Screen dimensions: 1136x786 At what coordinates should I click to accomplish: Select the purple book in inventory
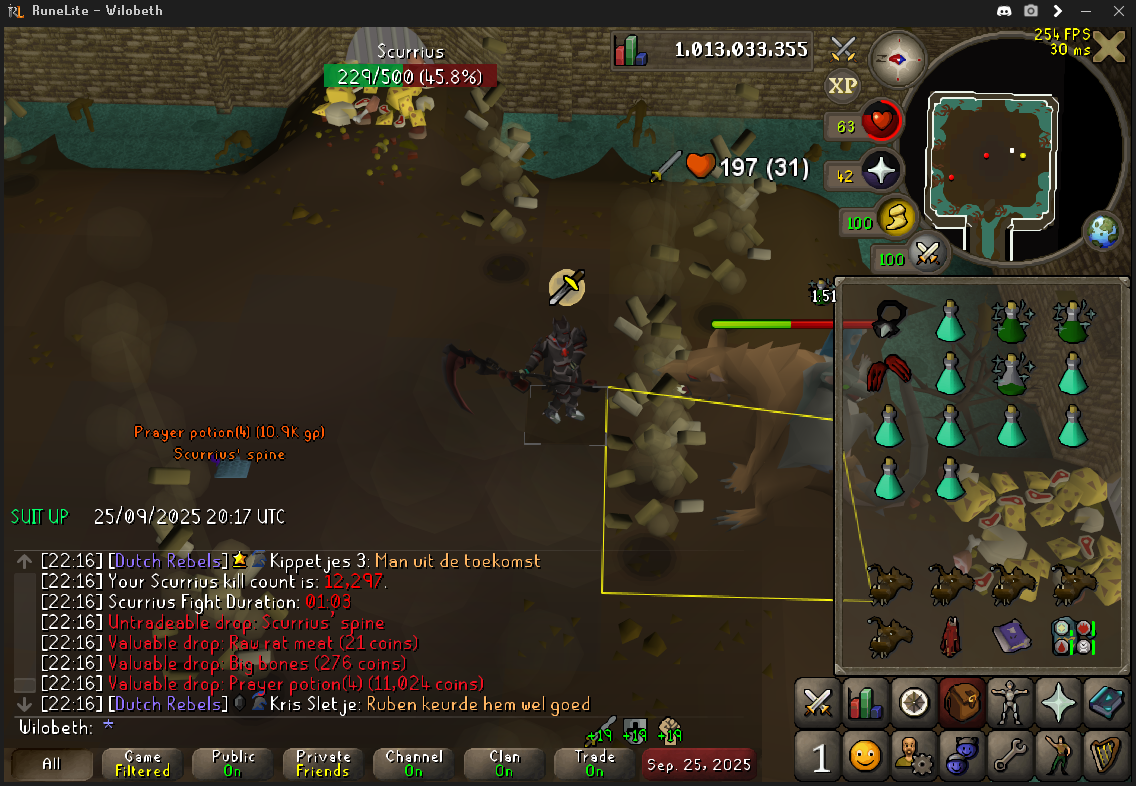[1011, 636]
